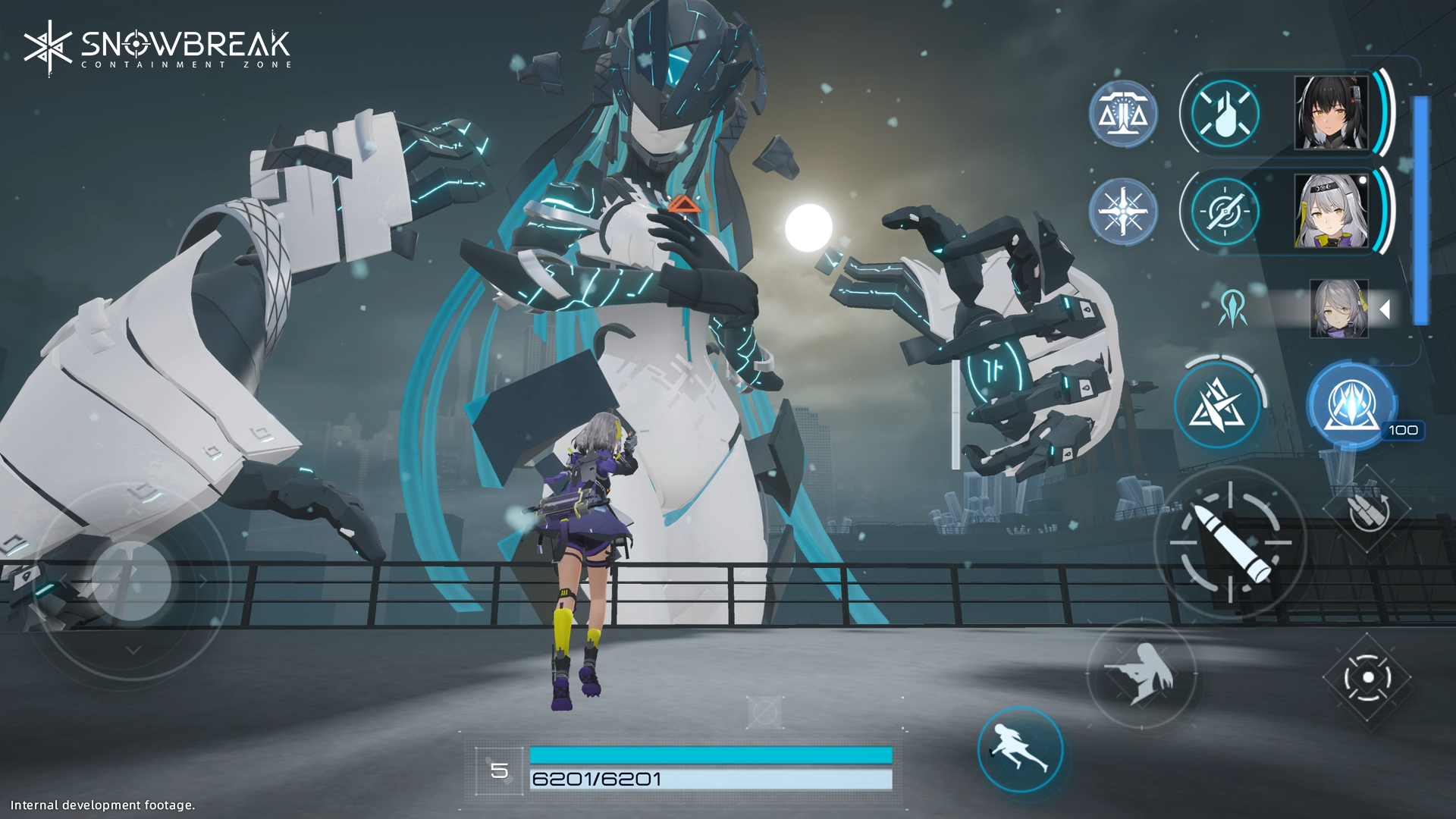Tap the snowflake star buff icon
The width and height of the screenshot is (1456, 819).
1123,211
